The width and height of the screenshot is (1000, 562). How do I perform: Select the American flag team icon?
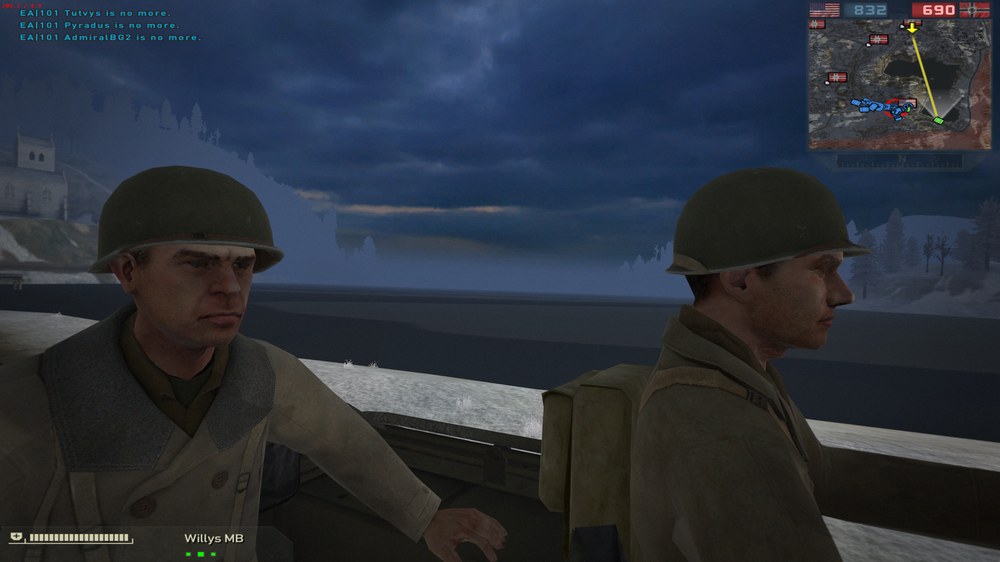click(x=824, y=10)
